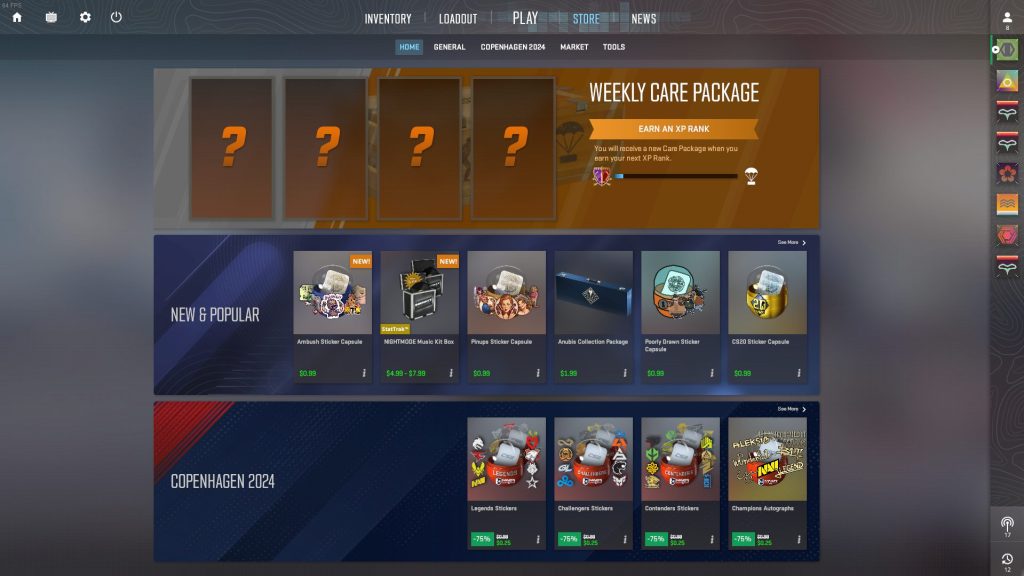Click the Earn an XP Rank banner
This screenshot has height=576, width=1024.
pos(673,129)
